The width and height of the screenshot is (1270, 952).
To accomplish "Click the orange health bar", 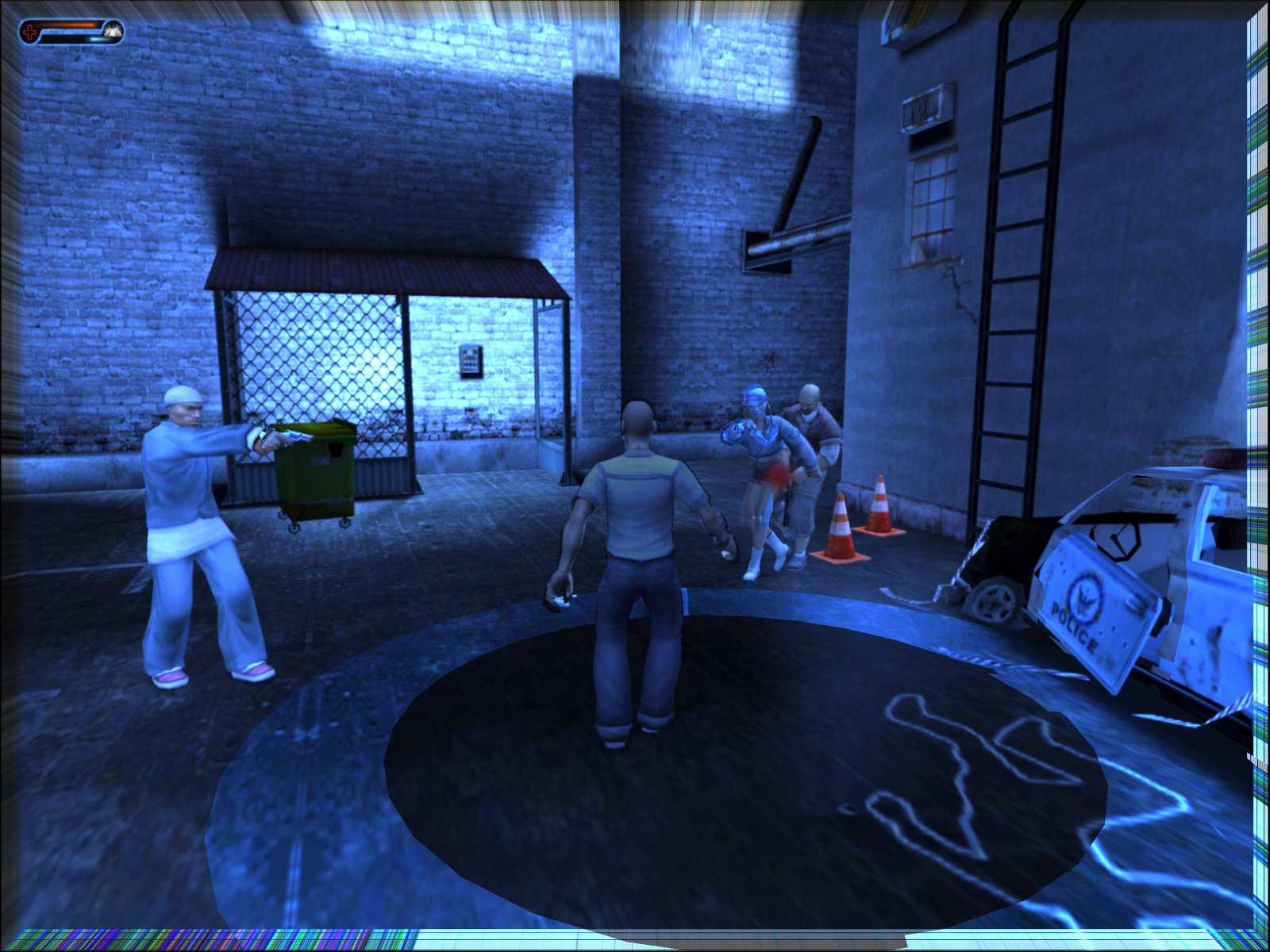I will [67, 25].
